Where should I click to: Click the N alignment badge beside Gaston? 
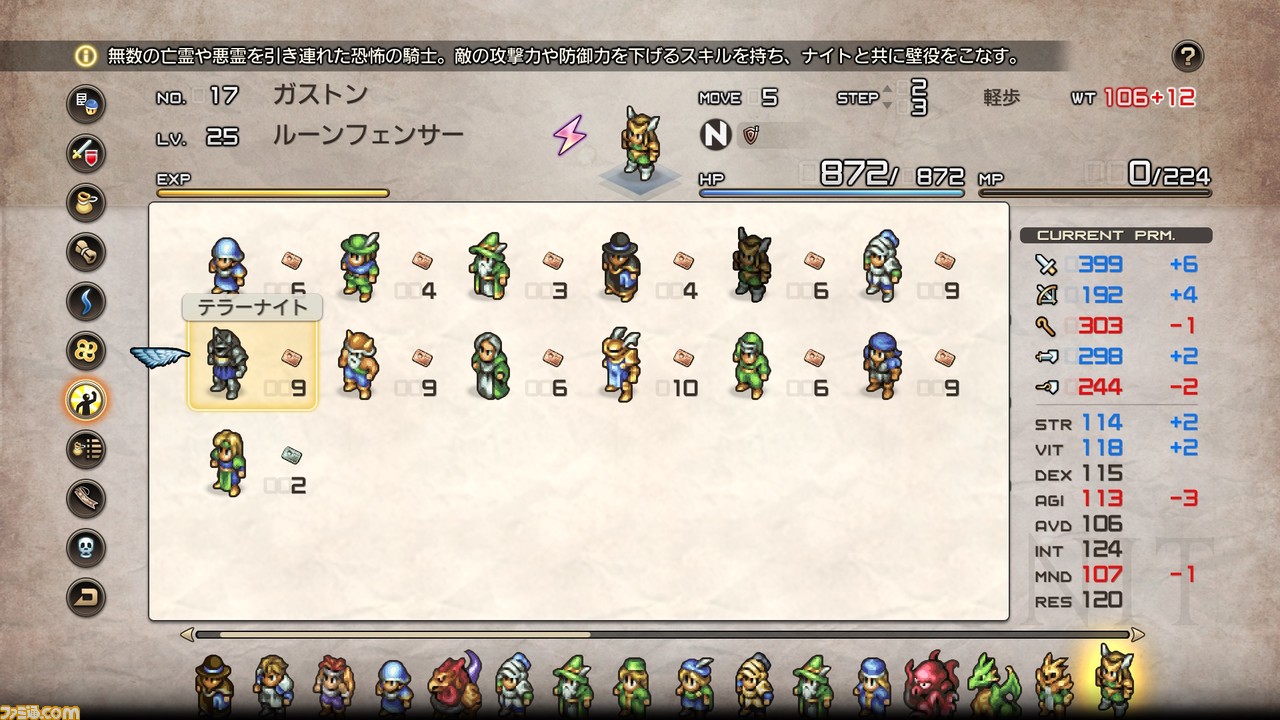pos(715,134)
